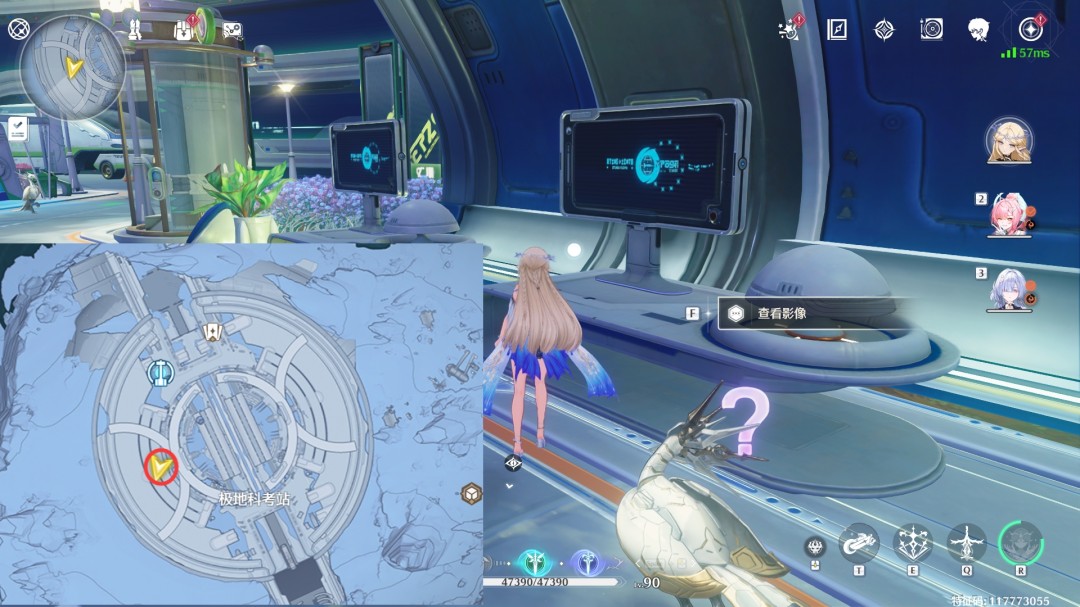The width and height of the screenshot is (1080, 607).
Task: Select the blonde character portrait
Action: [x=1009, y=141]
